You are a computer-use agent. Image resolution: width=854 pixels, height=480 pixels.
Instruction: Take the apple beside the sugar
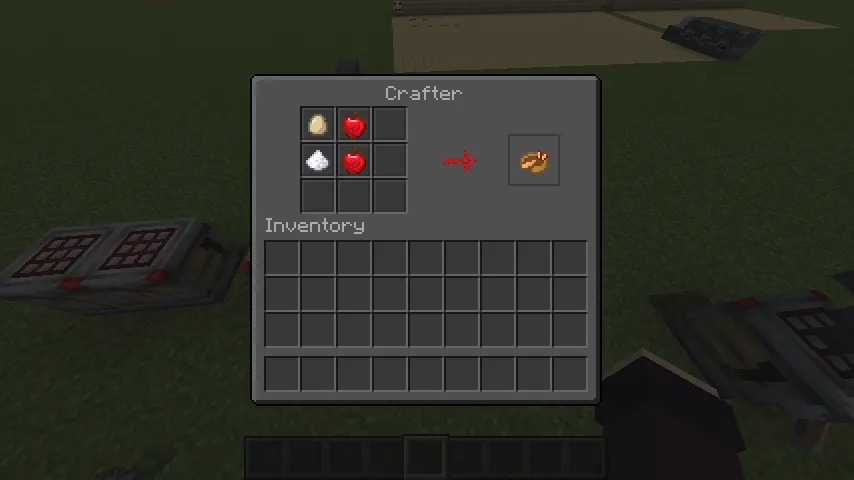pyautogui.click(x=354, y=160)
